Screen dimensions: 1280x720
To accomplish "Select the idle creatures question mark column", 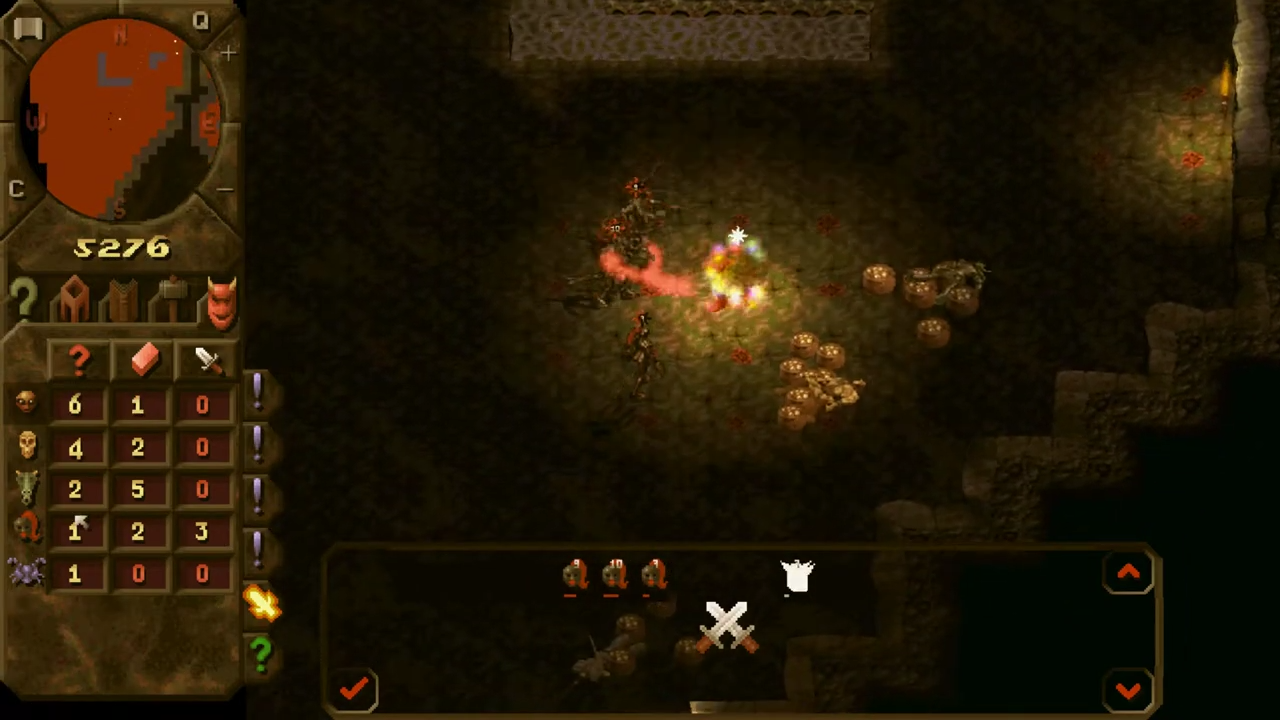I will [x=78, y=362].
